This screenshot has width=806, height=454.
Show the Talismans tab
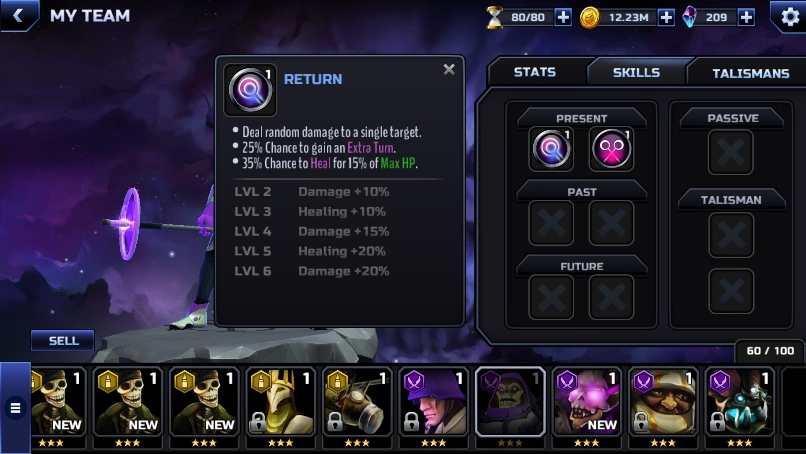click(750, 73)
